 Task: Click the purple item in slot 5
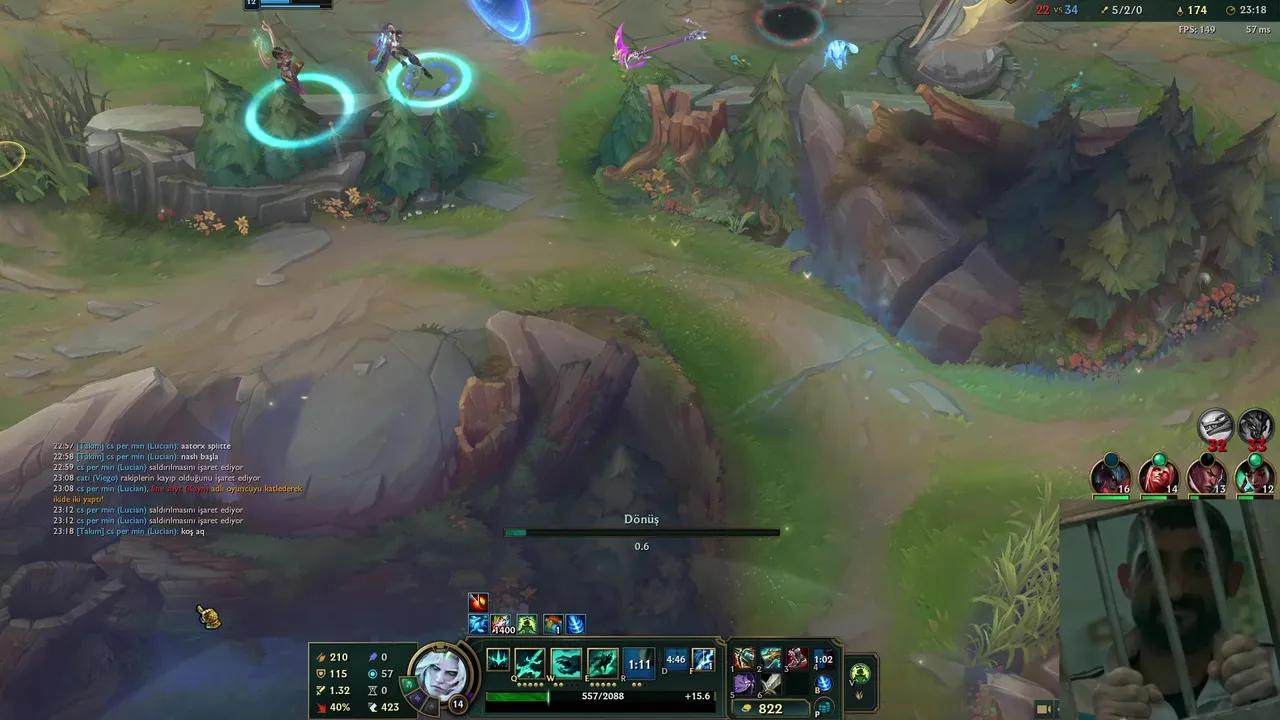(x=743, y=685)
